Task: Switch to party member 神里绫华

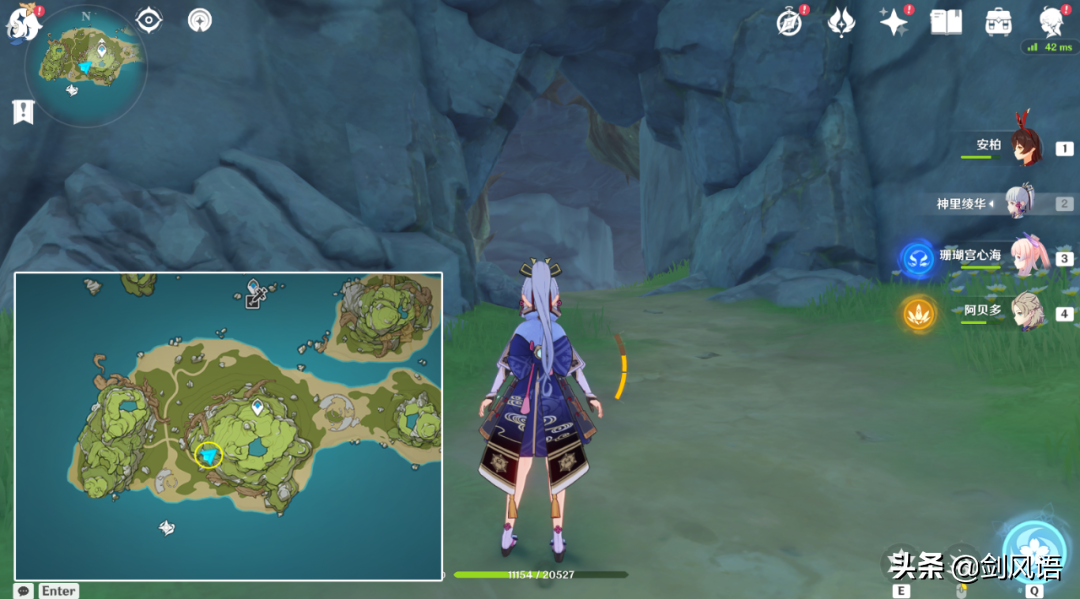Action: tap(1020, 203)
